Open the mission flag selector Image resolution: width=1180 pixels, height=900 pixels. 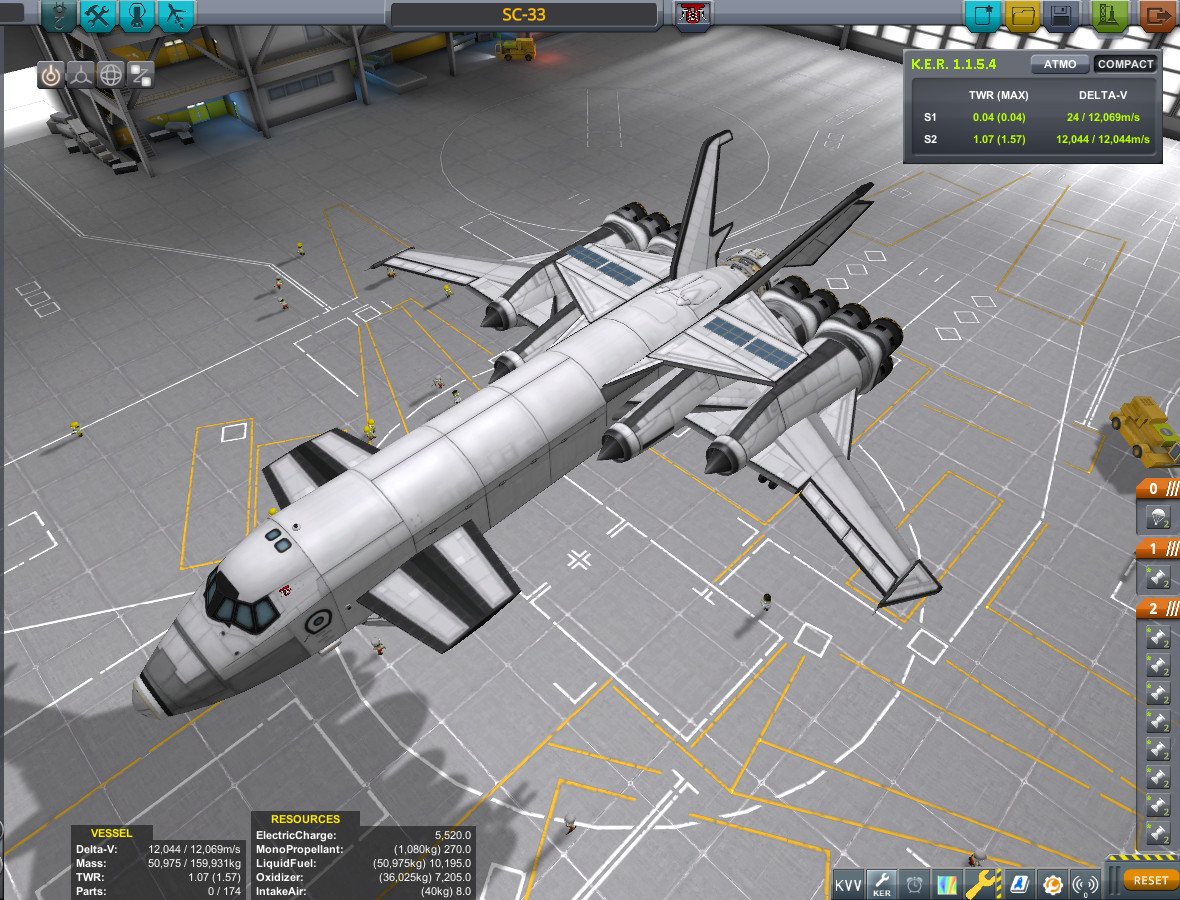[690, 15]
